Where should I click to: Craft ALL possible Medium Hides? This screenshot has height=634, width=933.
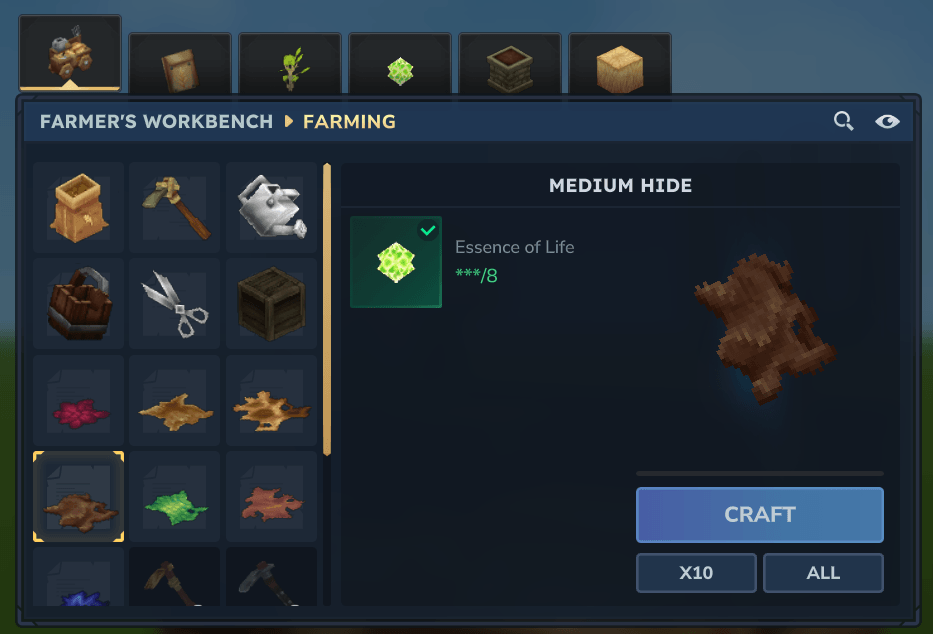click(823, 573)
